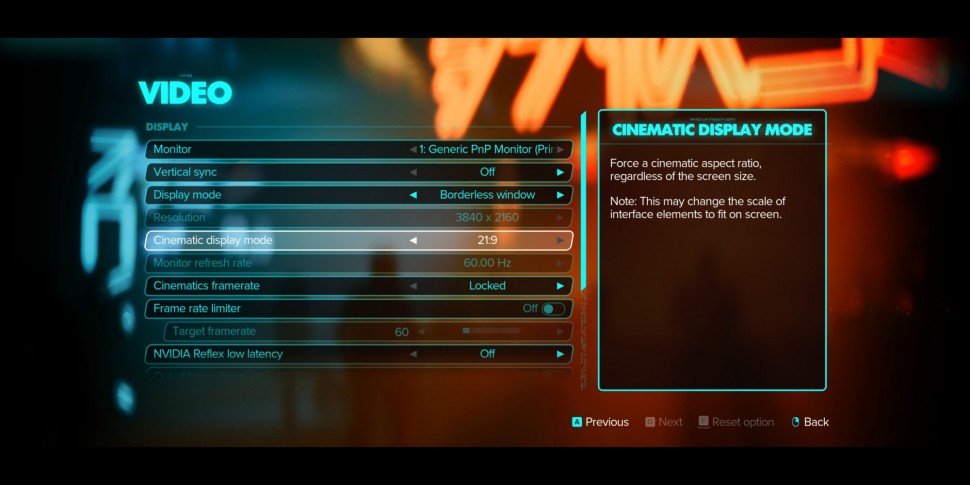Click left arrow on Monitor option
This screenshot has width=970, height=485.
(414, 149)
